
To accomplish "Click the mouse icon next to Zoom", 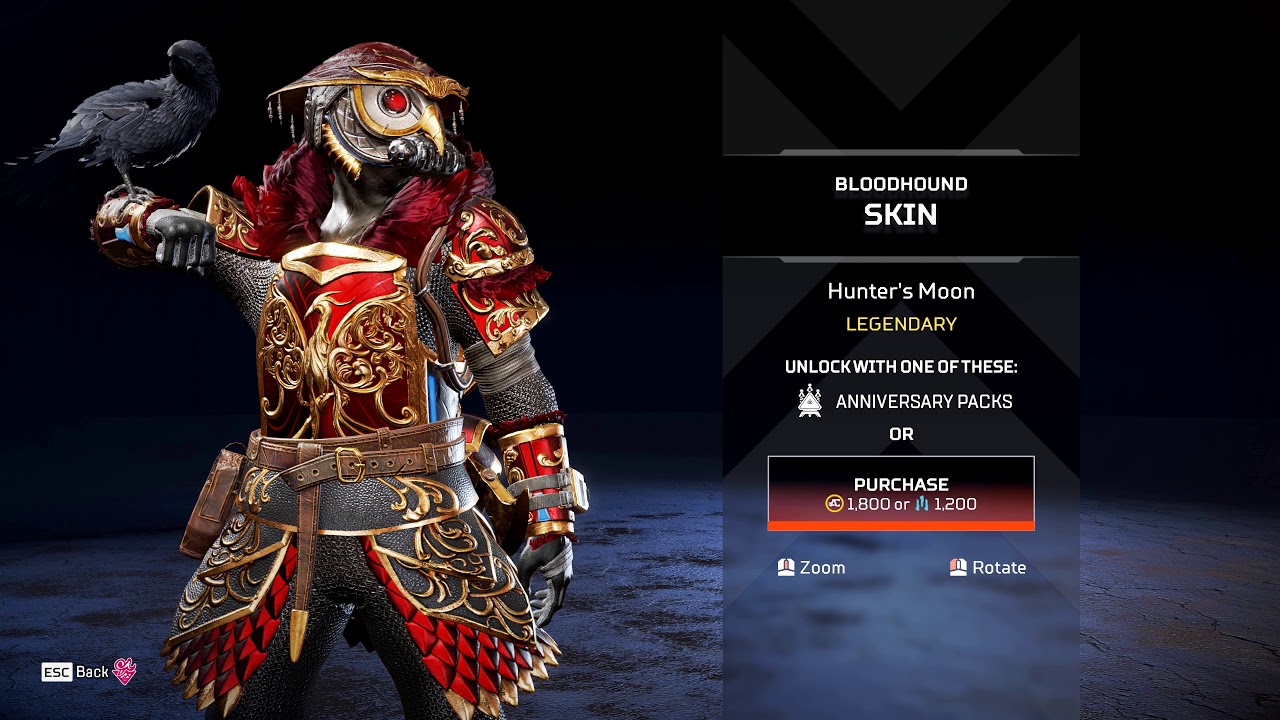I will (x=789, y=567).
